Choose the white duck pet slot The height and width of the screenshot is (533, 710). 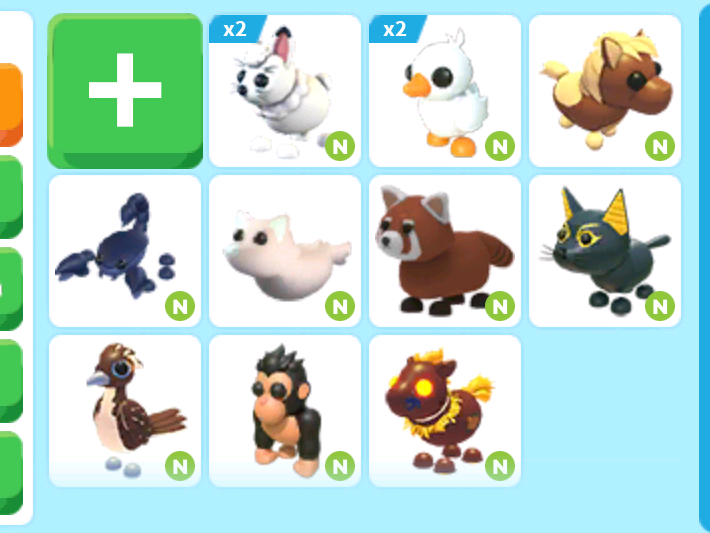pos(445,91)
